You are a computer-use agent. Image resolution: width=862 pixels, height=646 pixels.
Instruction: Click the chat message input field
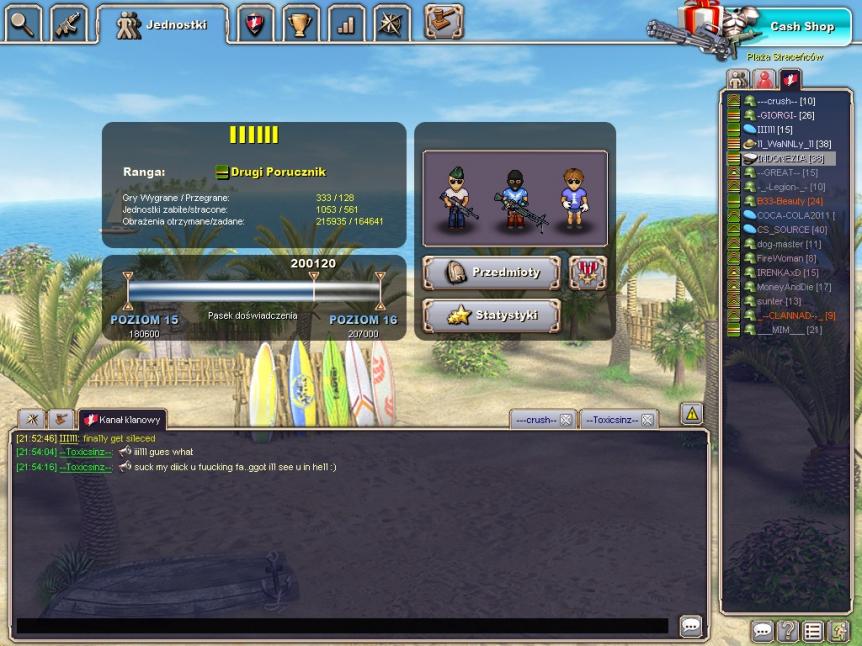342,626
